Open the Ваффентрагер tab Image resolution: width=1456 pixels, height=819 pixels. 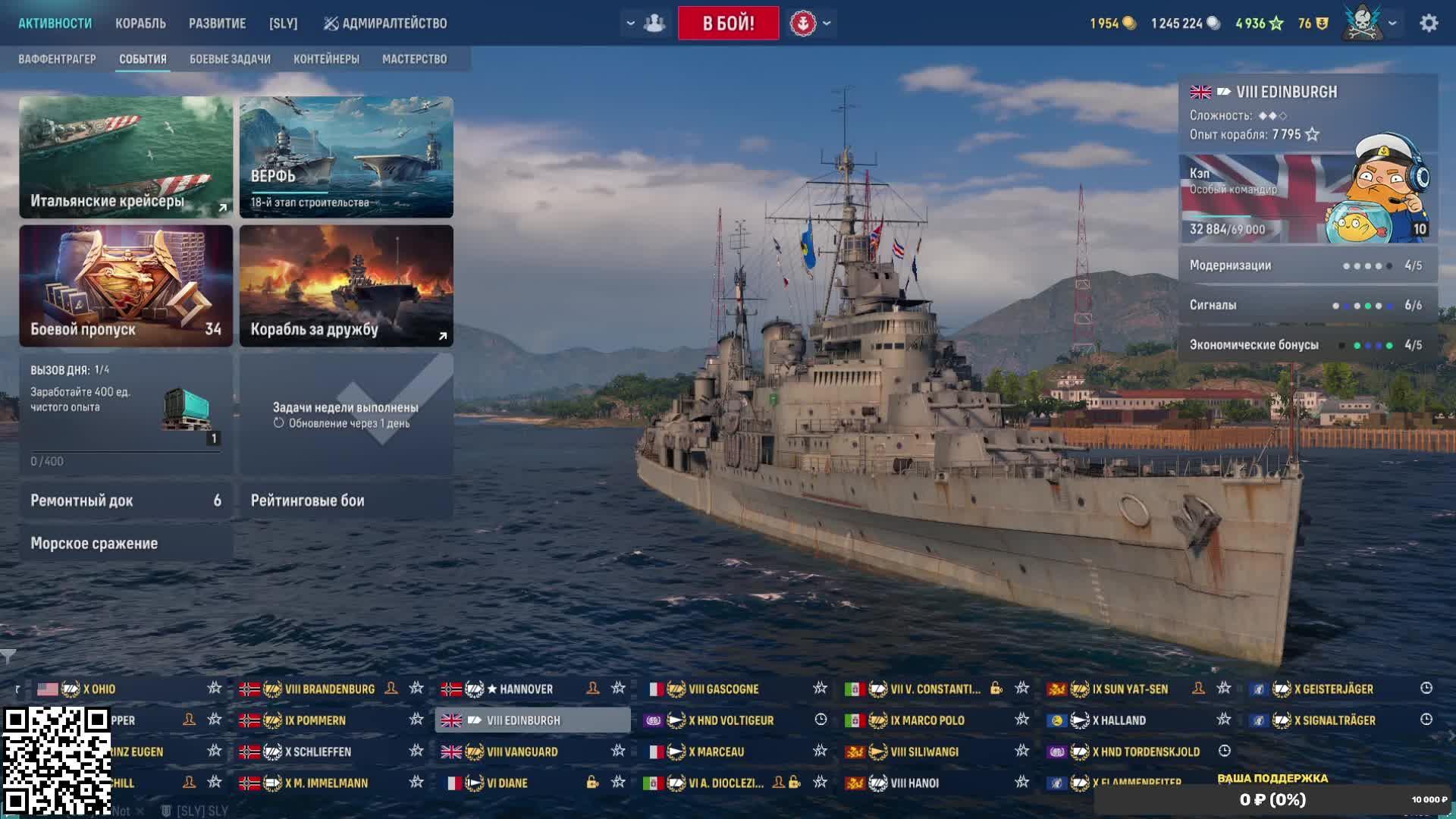[x=57, y=59]
